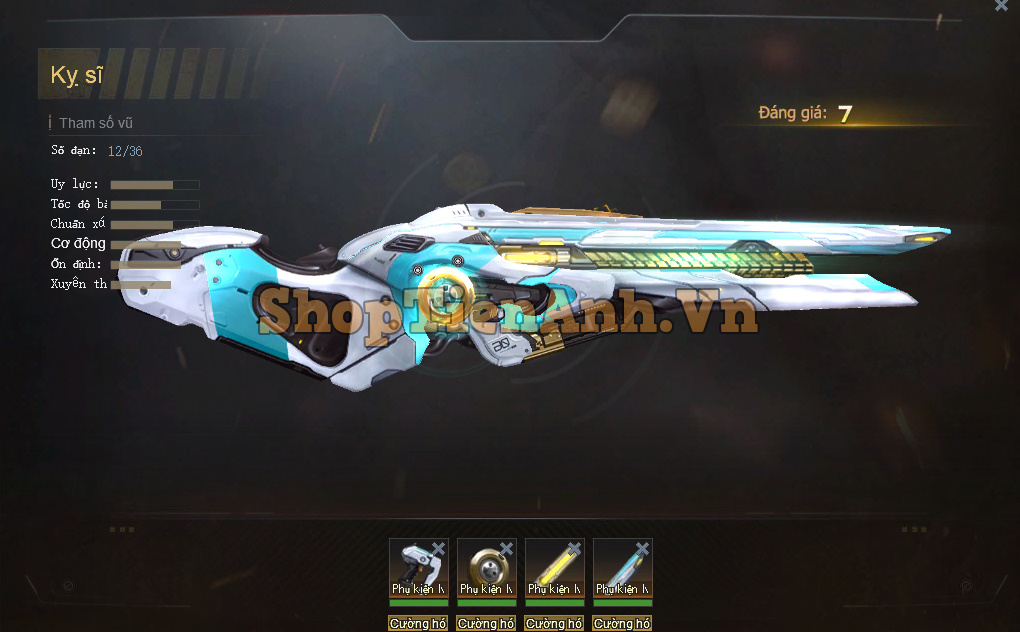This screenshot has height=632, width=1020.
Task: Select the cyan barrel accessory slot
Action: 620,567
